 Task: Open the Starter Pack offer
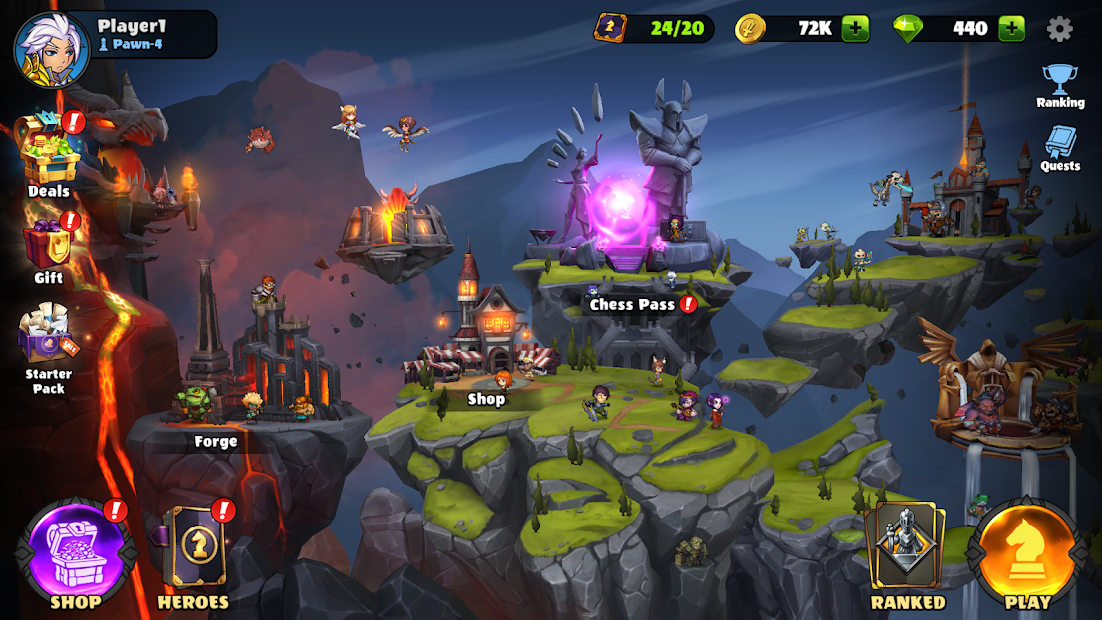(x=48, y=340)
